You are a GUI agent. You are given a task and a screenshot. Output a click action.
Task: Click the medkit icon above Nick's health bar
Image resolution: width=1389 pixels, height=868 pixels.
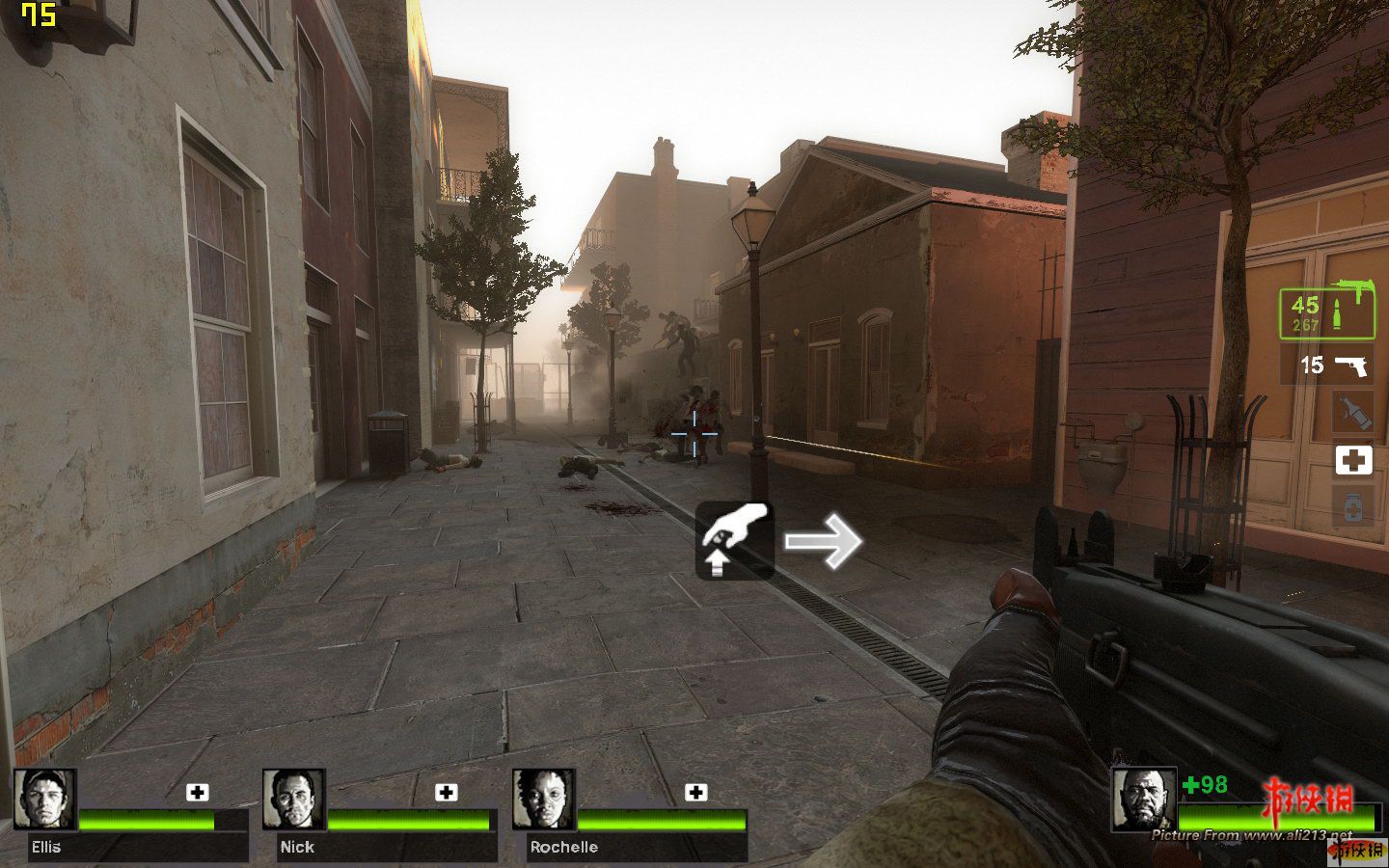click(x=447, y=792)
